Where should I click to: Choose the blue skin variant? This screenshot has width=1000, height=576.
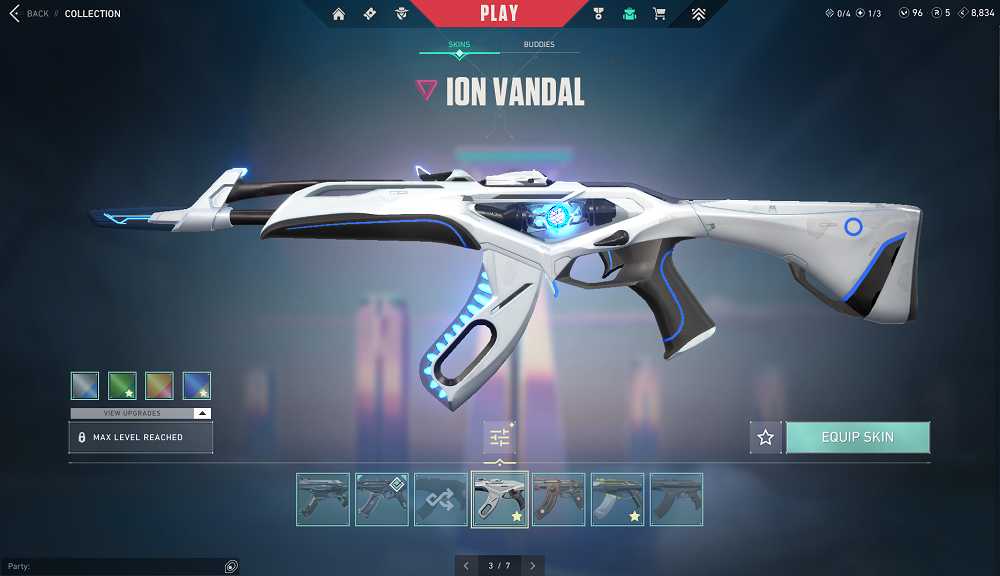click(197, 386)
